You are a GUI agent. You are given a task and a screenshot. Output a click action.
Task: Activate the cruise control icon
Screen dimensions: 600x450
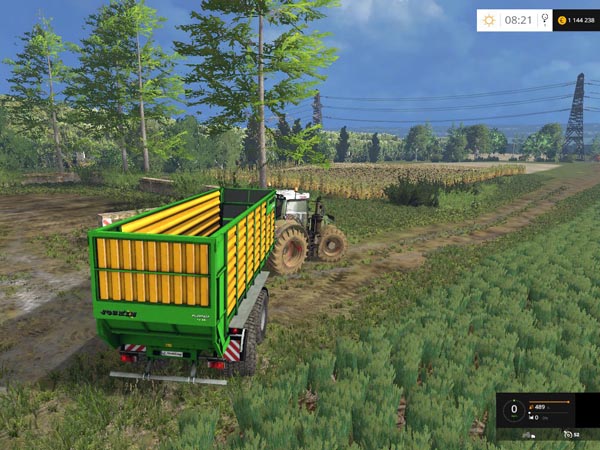(568, 434)
